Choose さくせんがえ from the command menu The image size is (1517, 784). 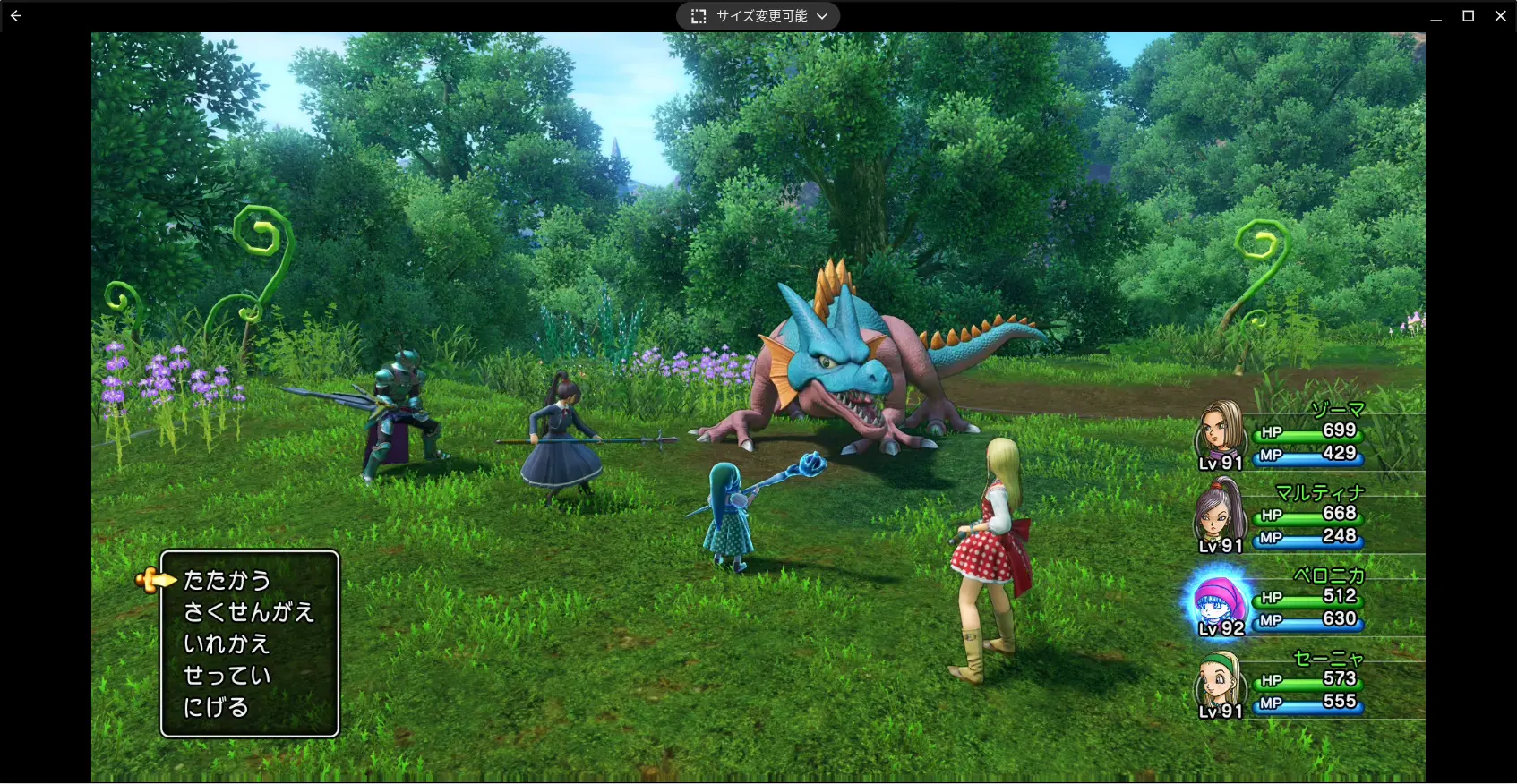248,612
